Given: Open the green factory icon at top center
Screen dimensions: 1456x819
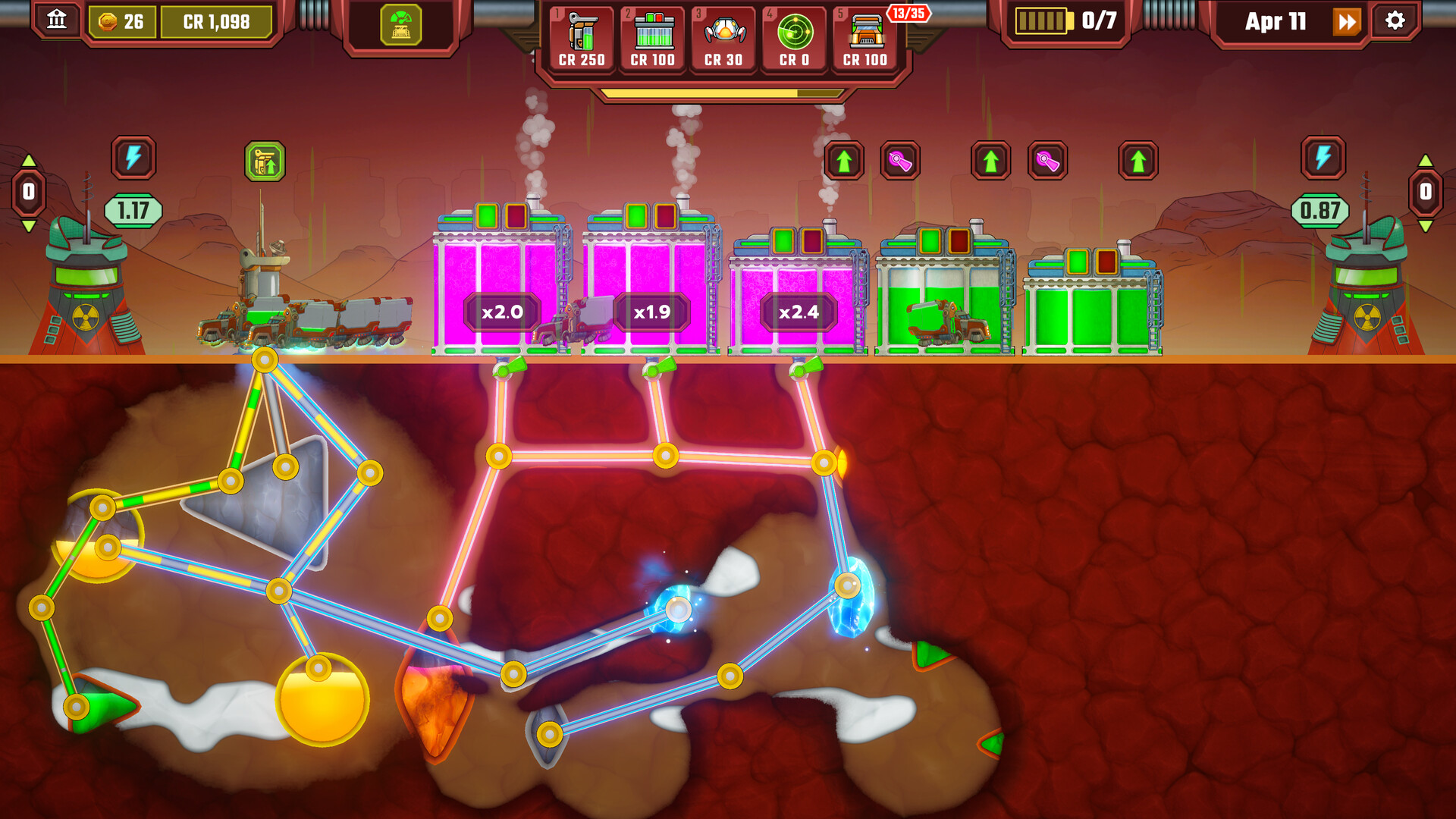Looking at the screenshot, I should pos(400,26).
